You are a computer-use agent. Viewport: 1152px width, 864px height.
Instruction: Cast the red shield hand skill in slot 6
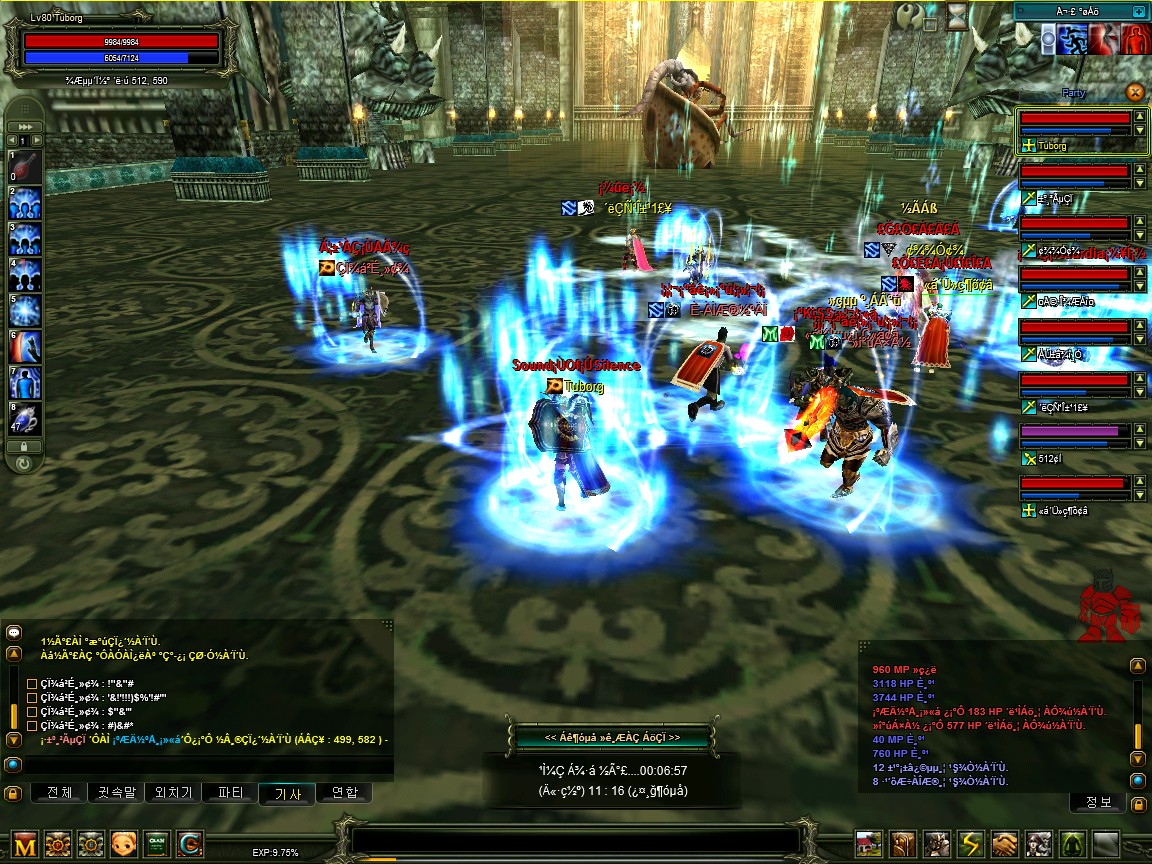point(26,346)
